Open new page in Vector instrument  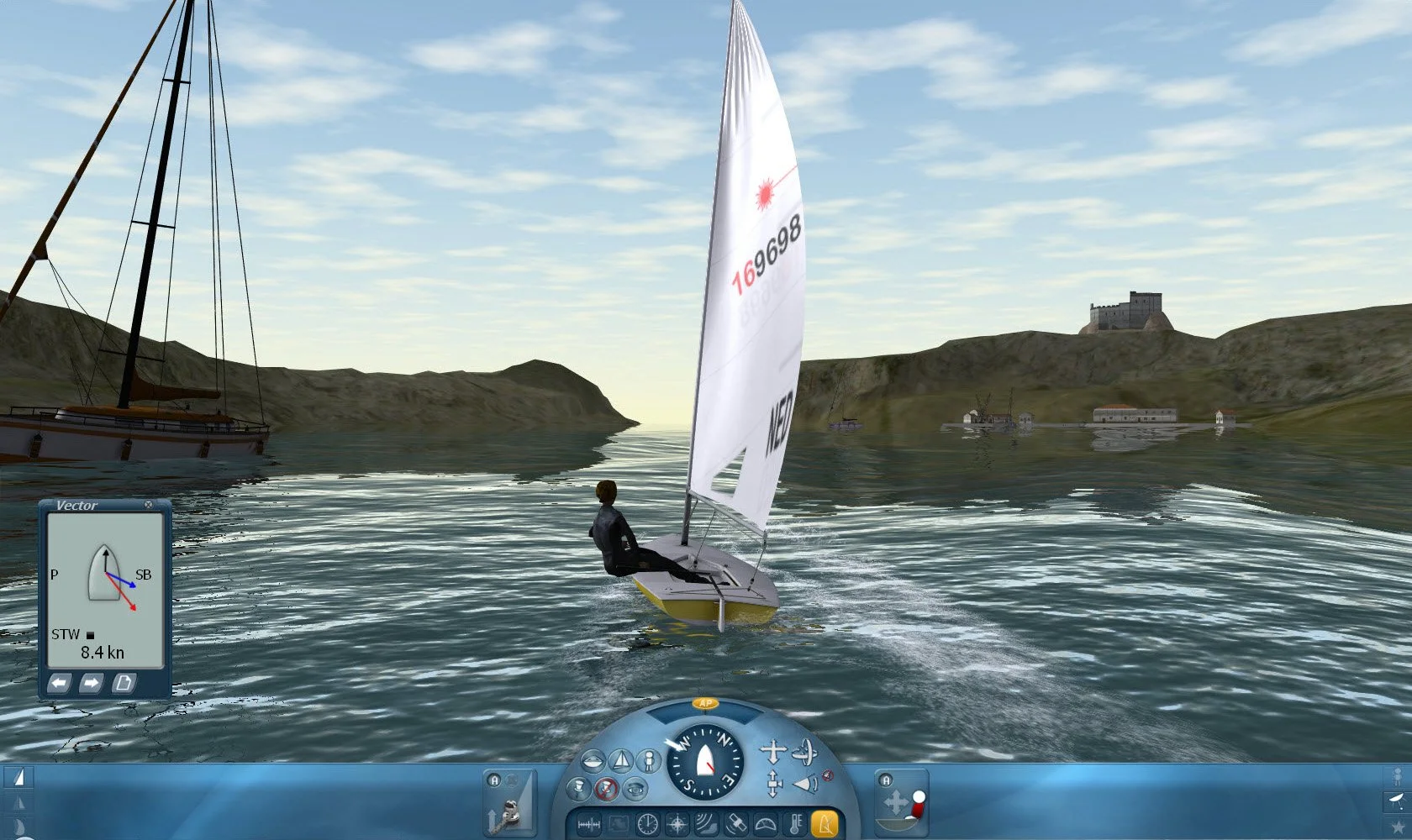[124, 683]
